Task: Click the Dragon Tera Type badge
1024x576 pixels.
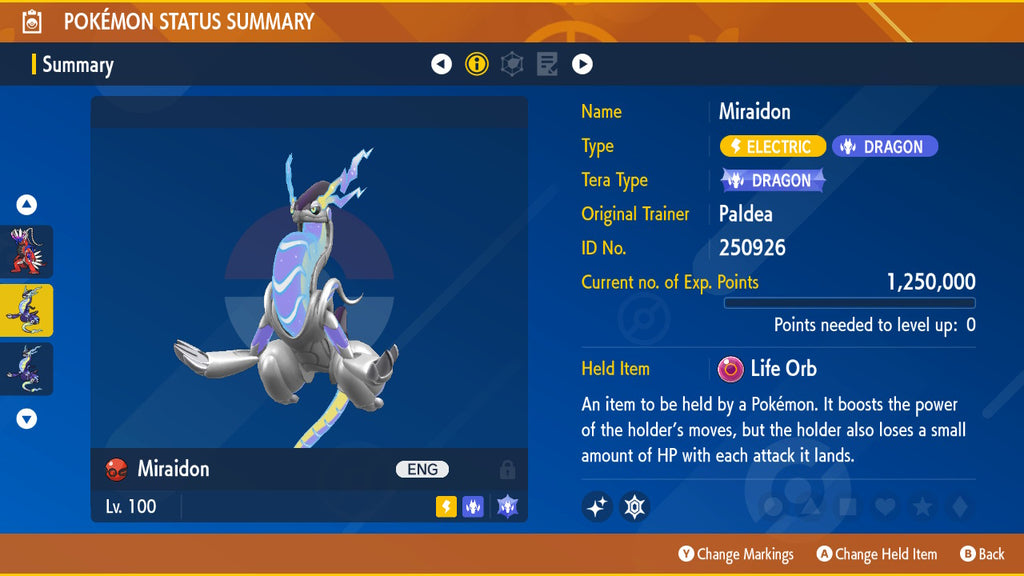Action: [x=773, y=181]
